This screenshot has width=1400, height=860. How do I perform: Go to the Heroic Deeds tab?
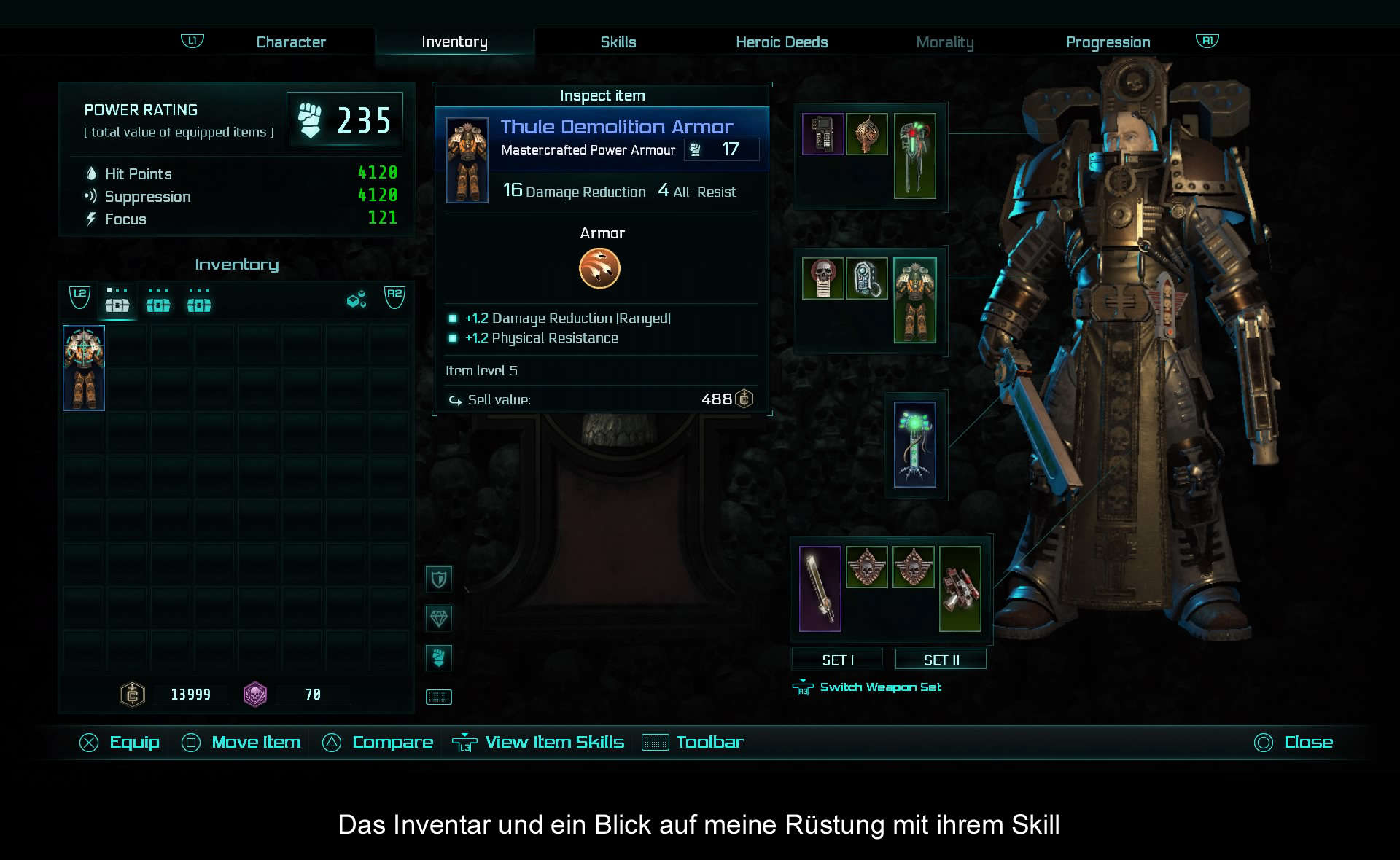[x=782, y=42]
